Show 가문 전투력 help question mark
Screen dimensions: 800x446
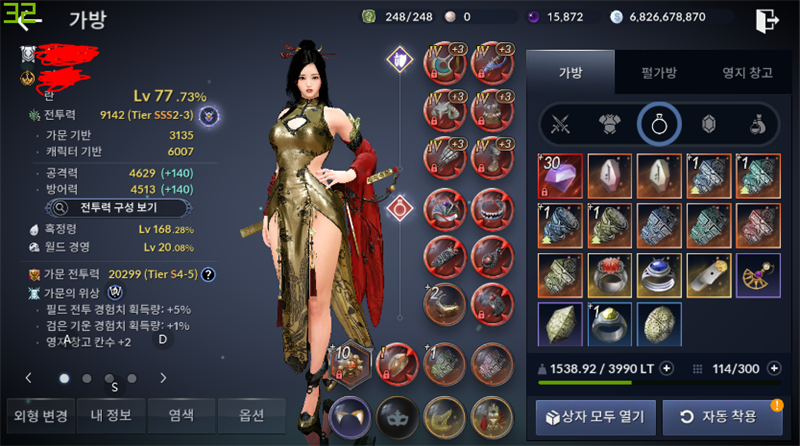tap(208, 274)
